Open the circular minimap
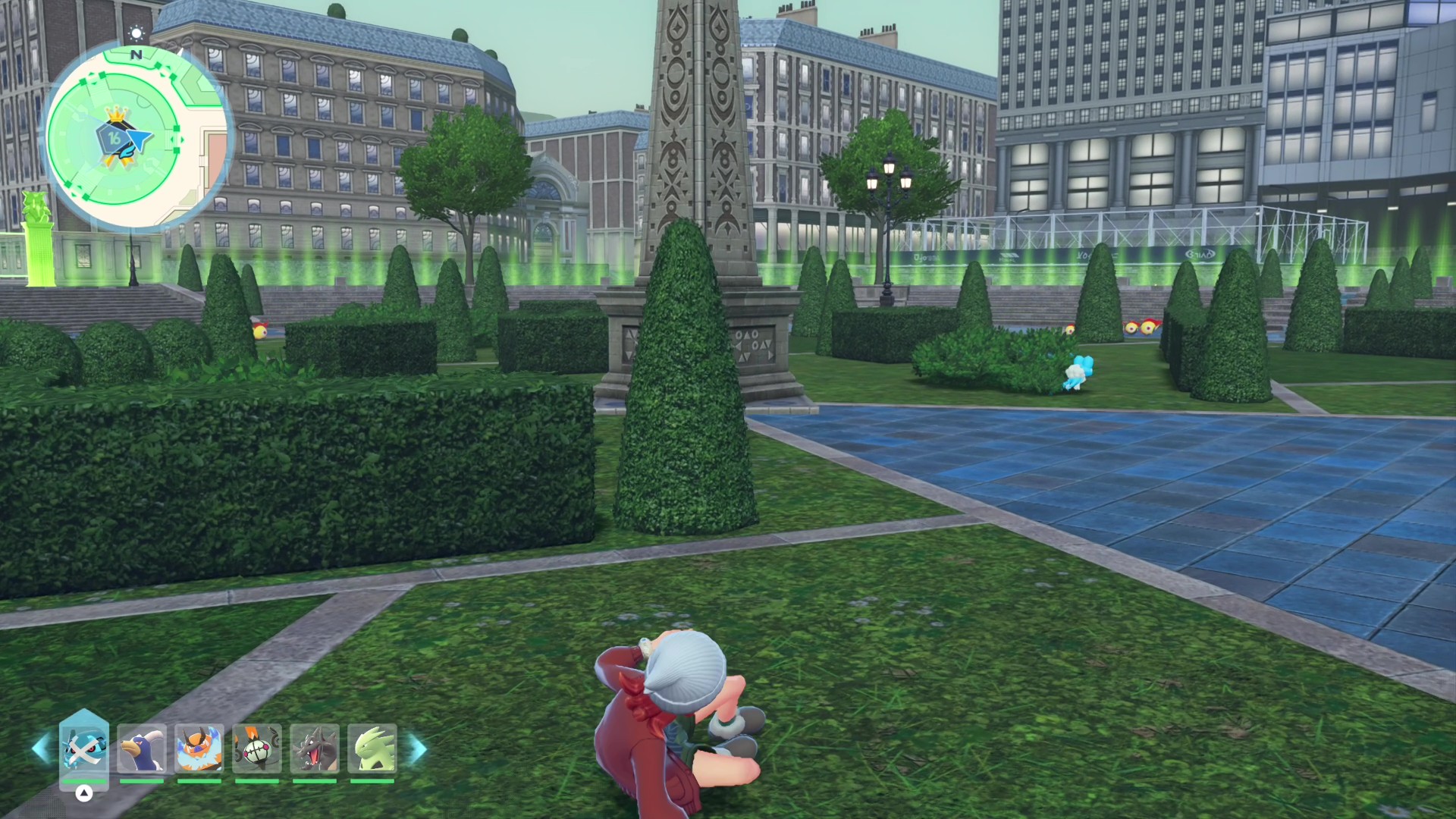Image resolution: width=1456 pixels, height=819 pixels. 135,138
